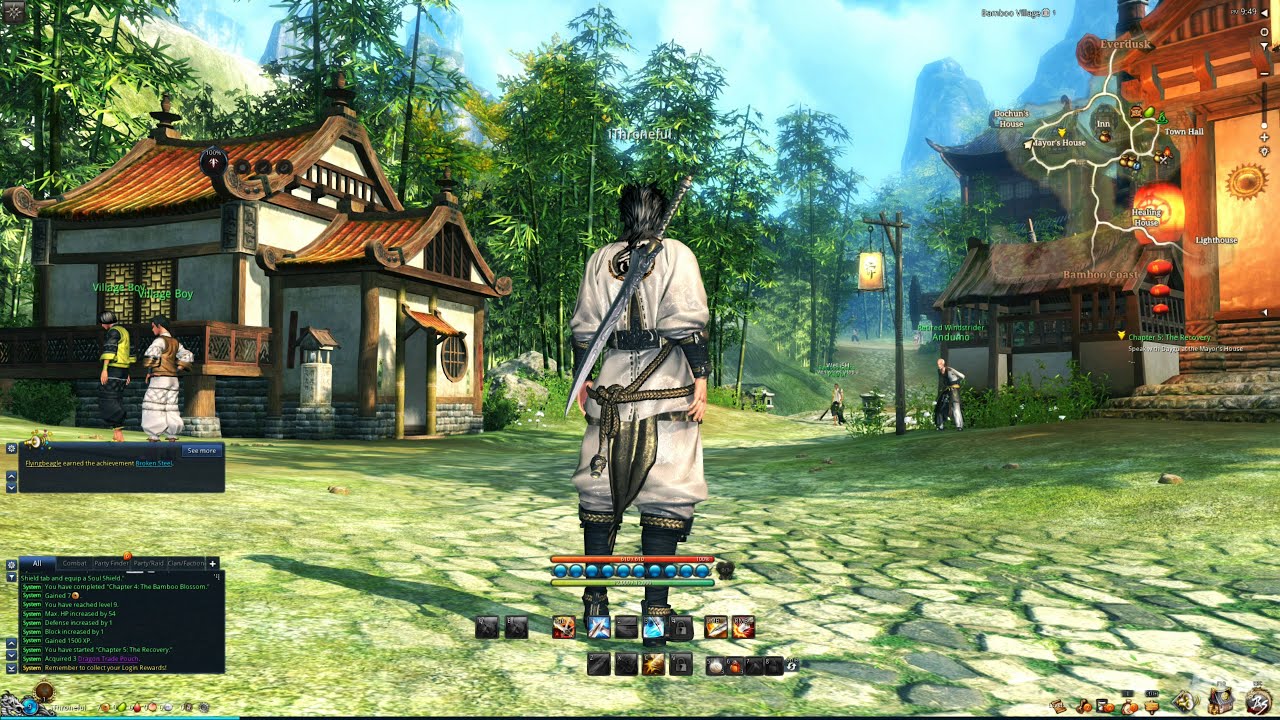Select the Party/Raid chat tab

pos(148,564)
